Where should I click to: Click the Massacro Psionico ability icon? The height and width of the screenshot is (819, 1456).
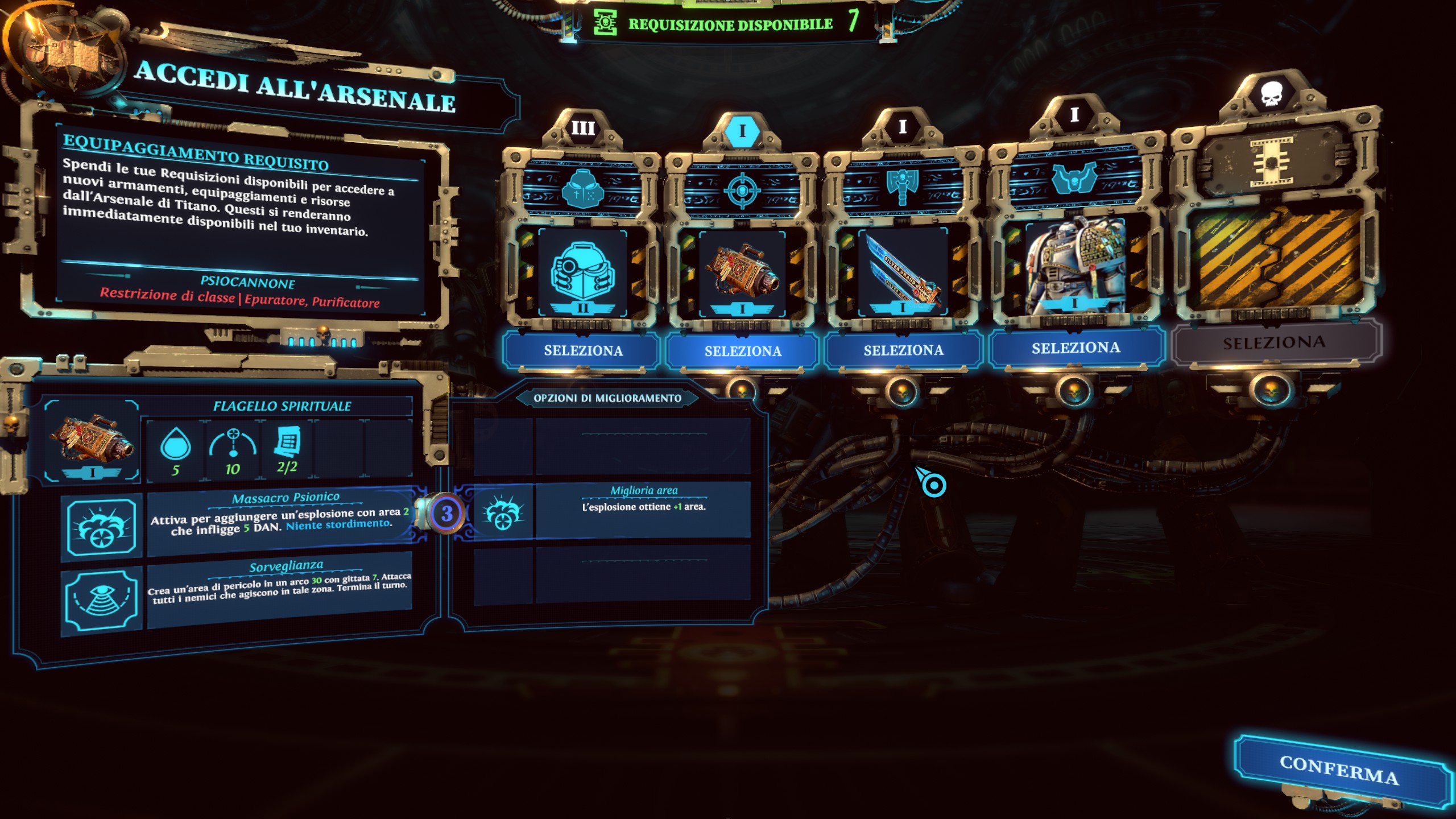point(101,527)
